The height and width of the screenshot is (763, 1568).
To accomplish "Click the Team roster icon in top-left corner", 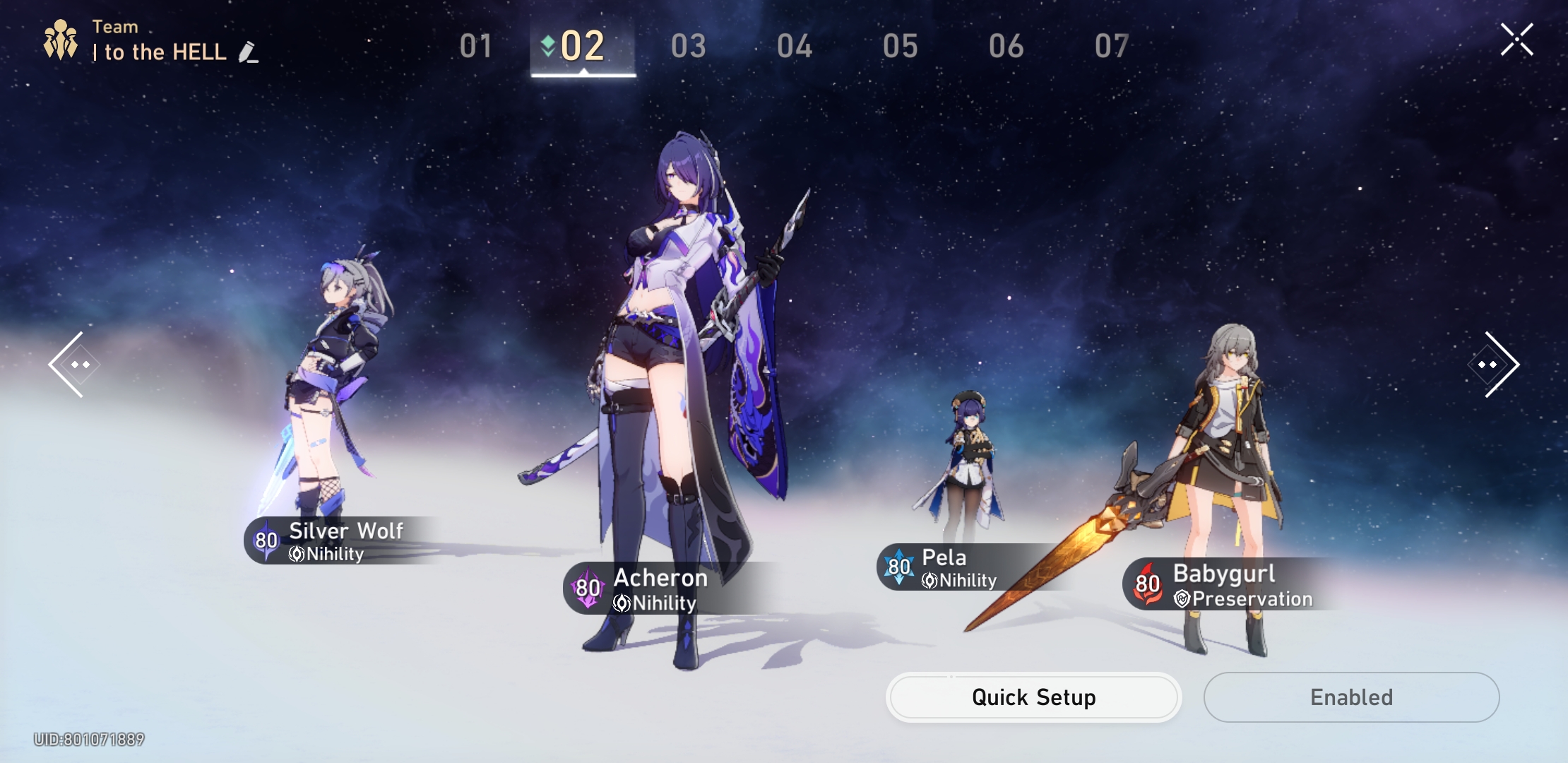I will (x=61, y=39).
